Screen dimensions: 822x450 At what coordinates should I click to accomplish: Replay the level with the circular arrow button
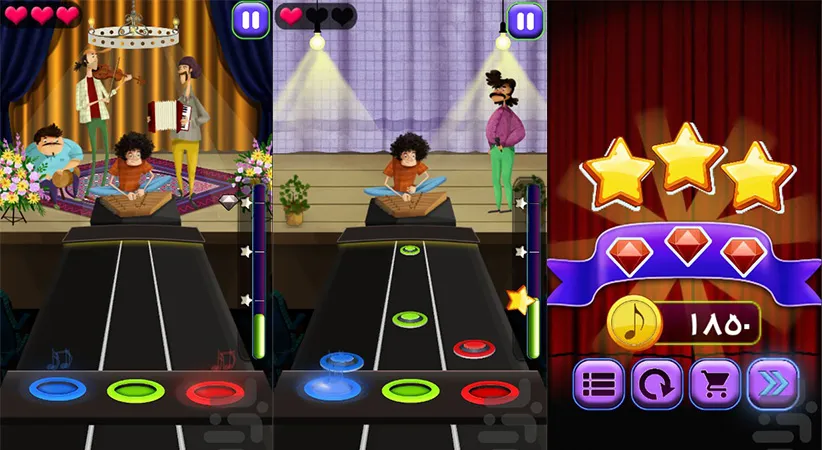[657, 383]
